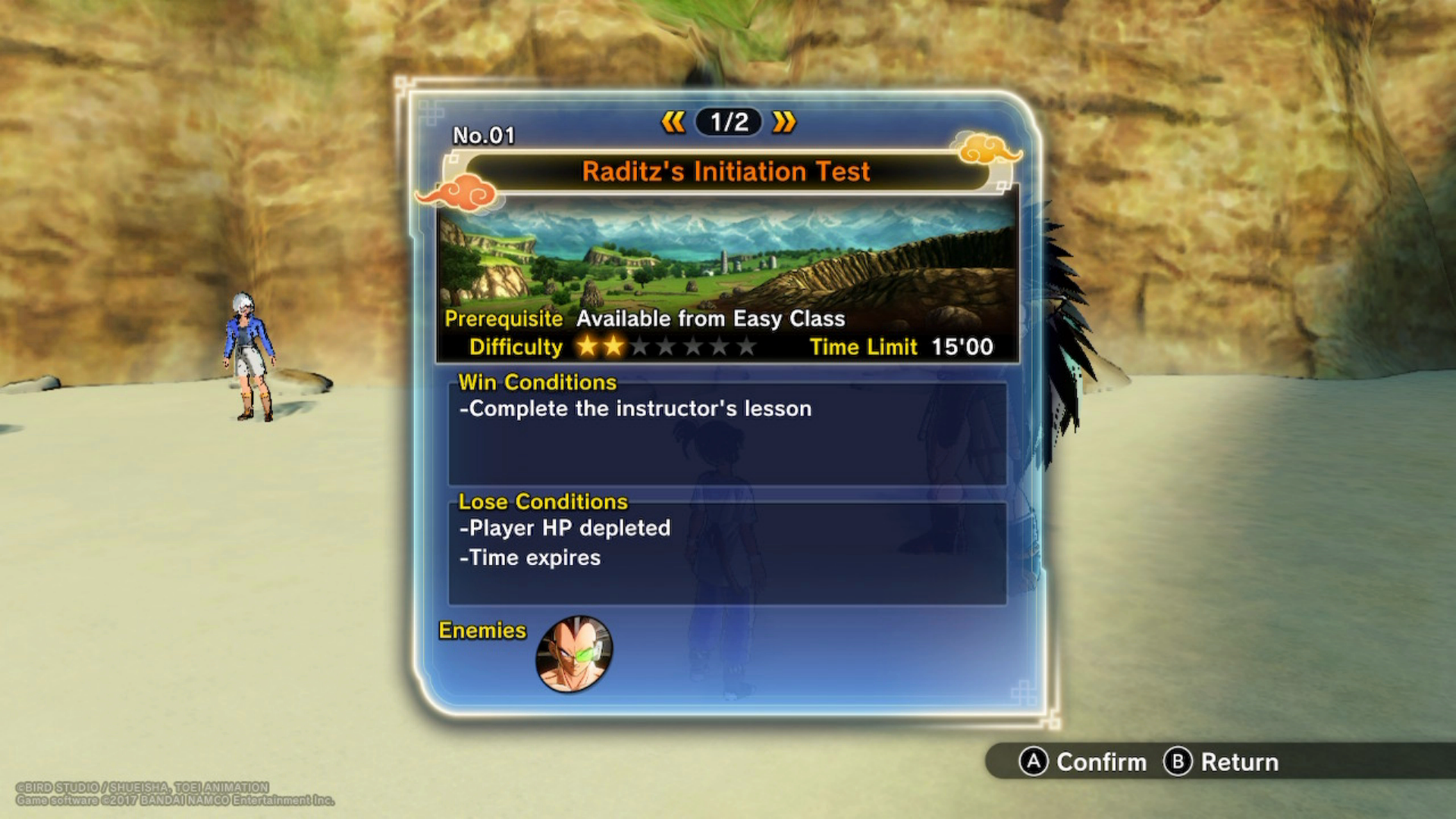Go to the previous page arrow
Image resolution: width=1456 pixels, height=819 pixels.
coord(673,122)
